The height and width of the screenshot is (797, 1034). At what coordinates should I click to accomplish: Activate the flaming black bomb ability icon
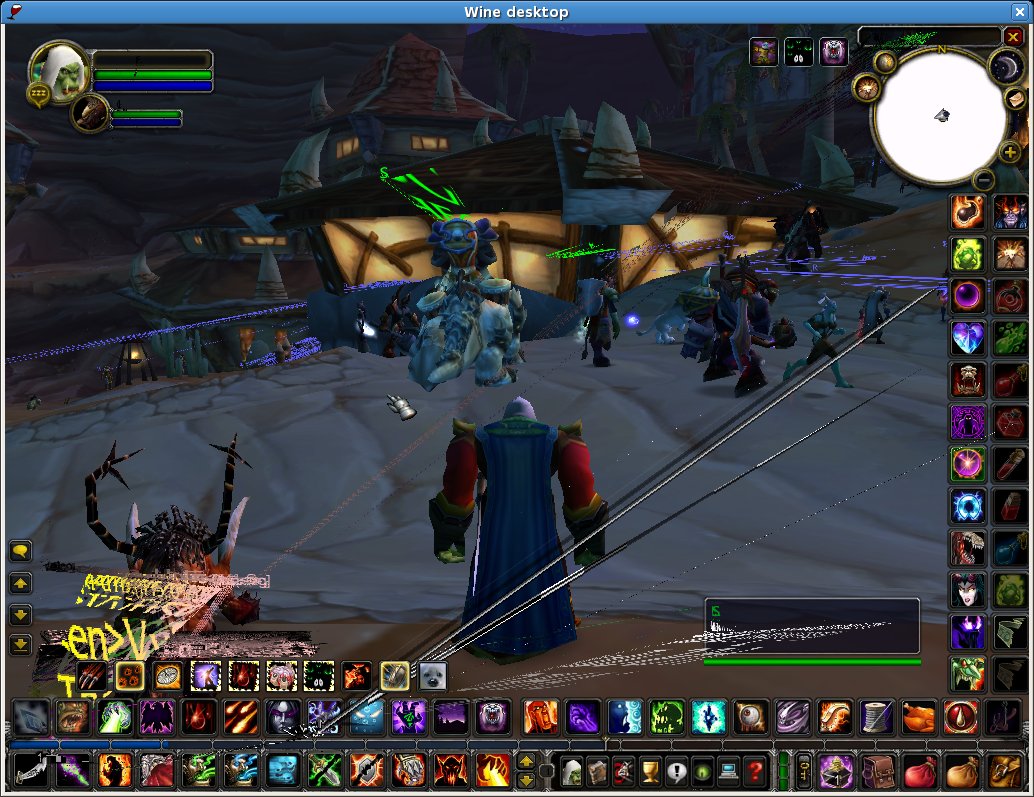click(x=967, y=211)
